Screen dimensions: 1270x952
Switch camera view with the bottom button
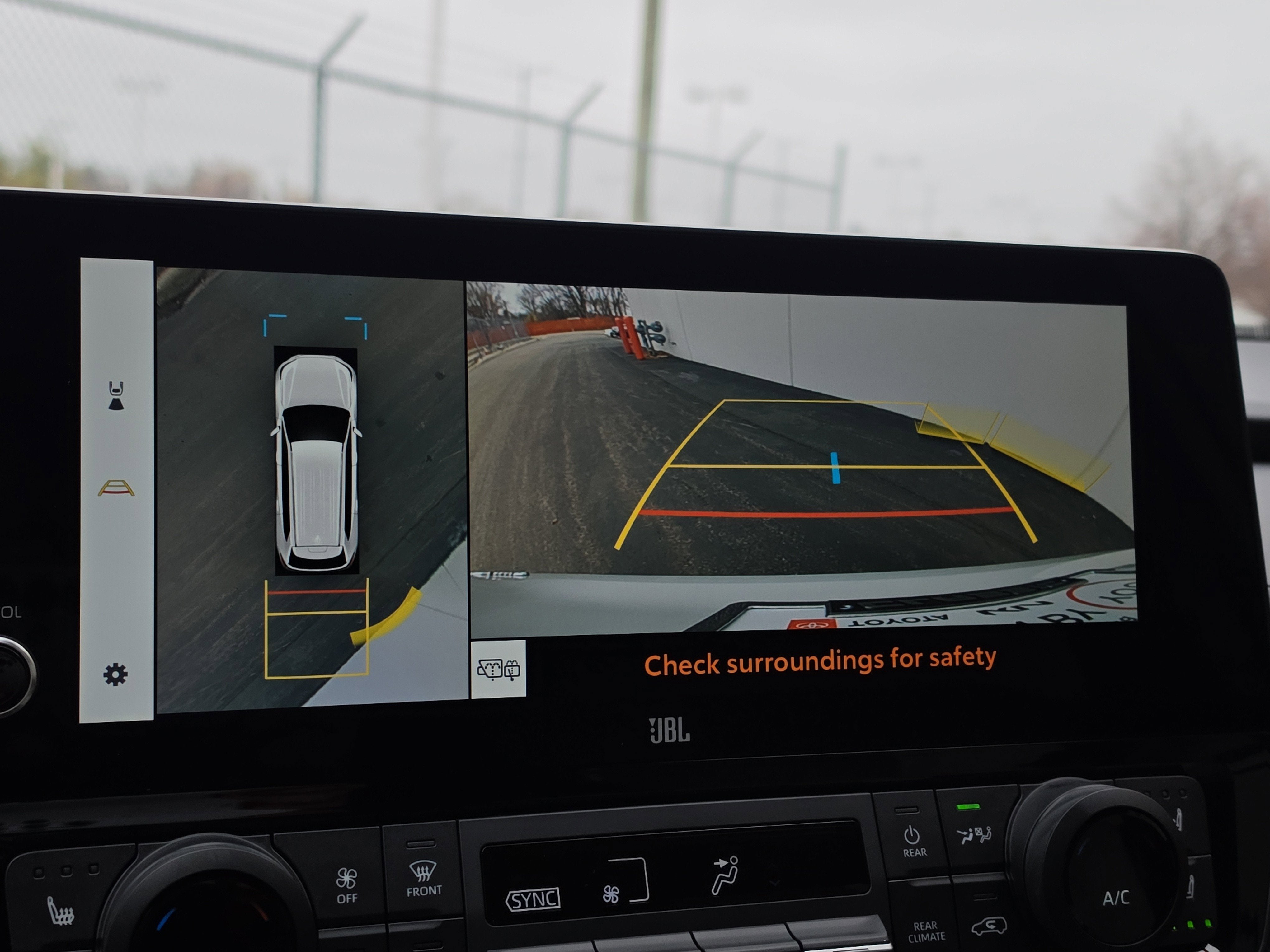click(498, 669)
